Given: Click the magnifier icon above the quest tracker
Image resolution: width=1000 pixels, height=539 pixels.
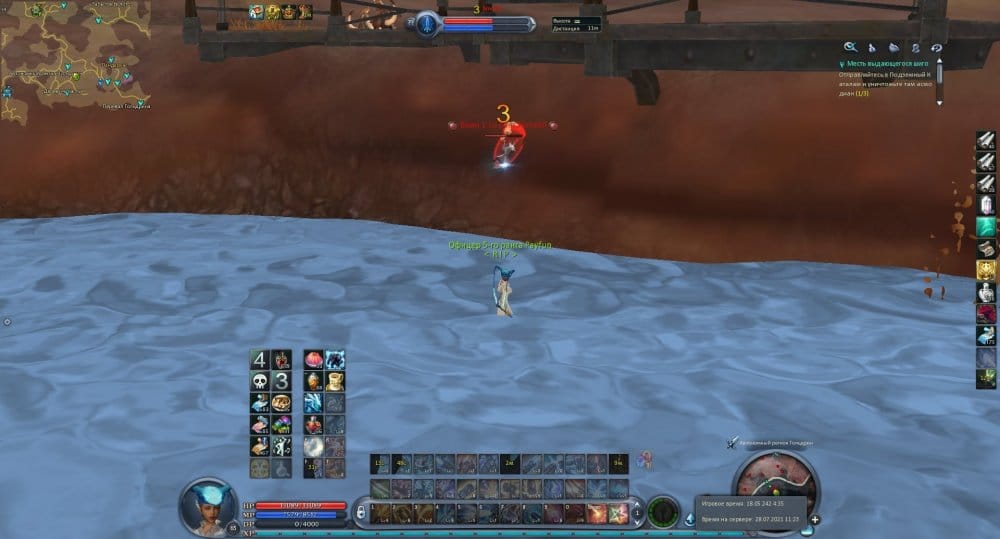Looking at the screenshot, I should 850,47.
